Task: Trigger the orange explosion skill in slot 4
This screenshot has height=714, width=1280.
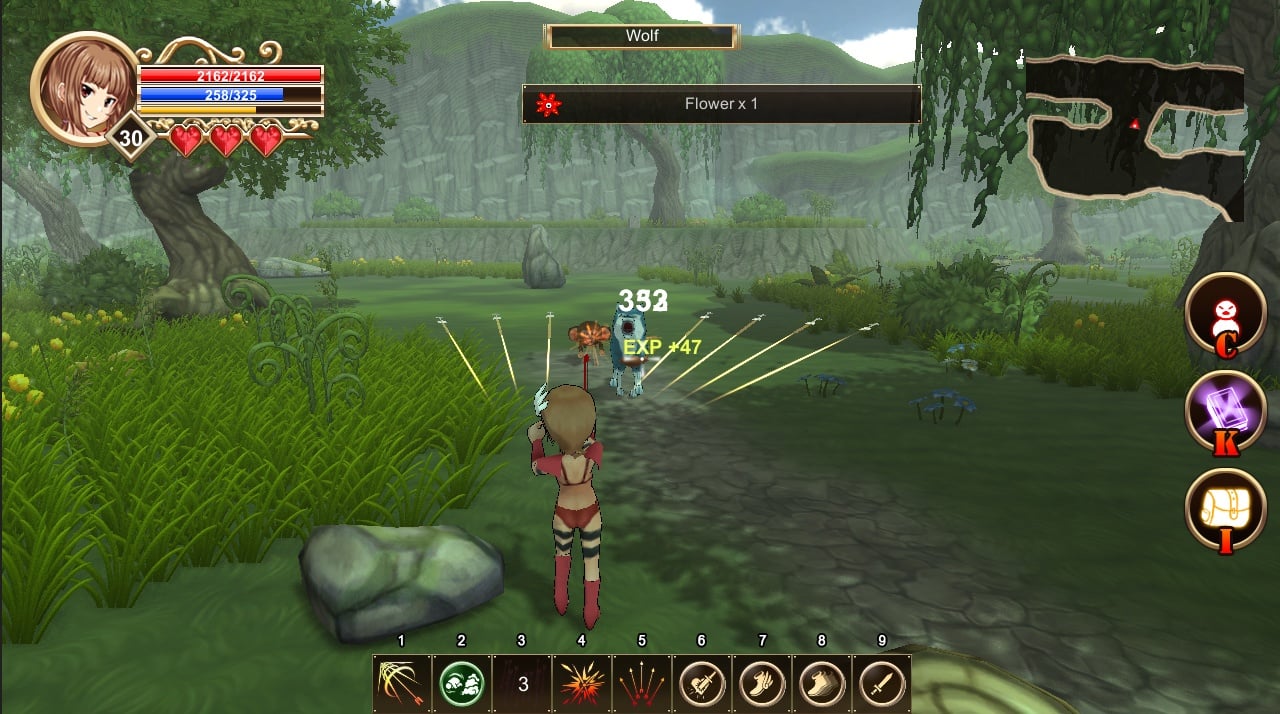Action: pos(582,684)
